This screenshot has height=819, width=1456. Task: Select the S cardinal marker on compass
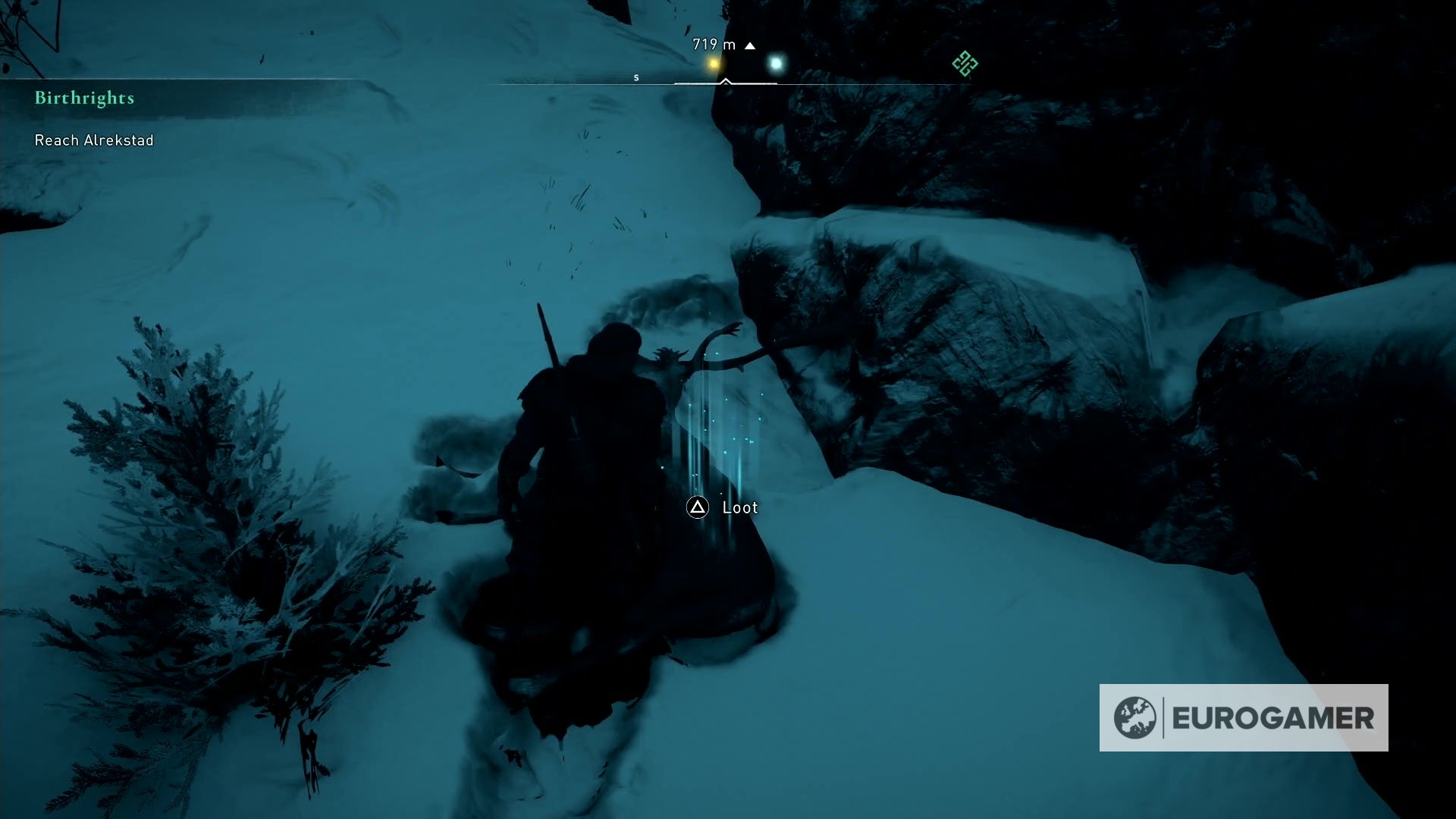(x=636, y=77)
